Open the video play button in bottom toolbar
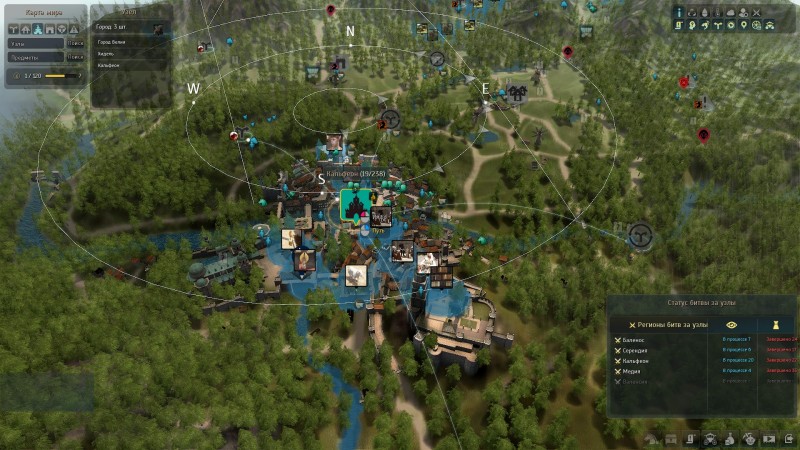Viewport: 800px width, 450px height. 769,438
